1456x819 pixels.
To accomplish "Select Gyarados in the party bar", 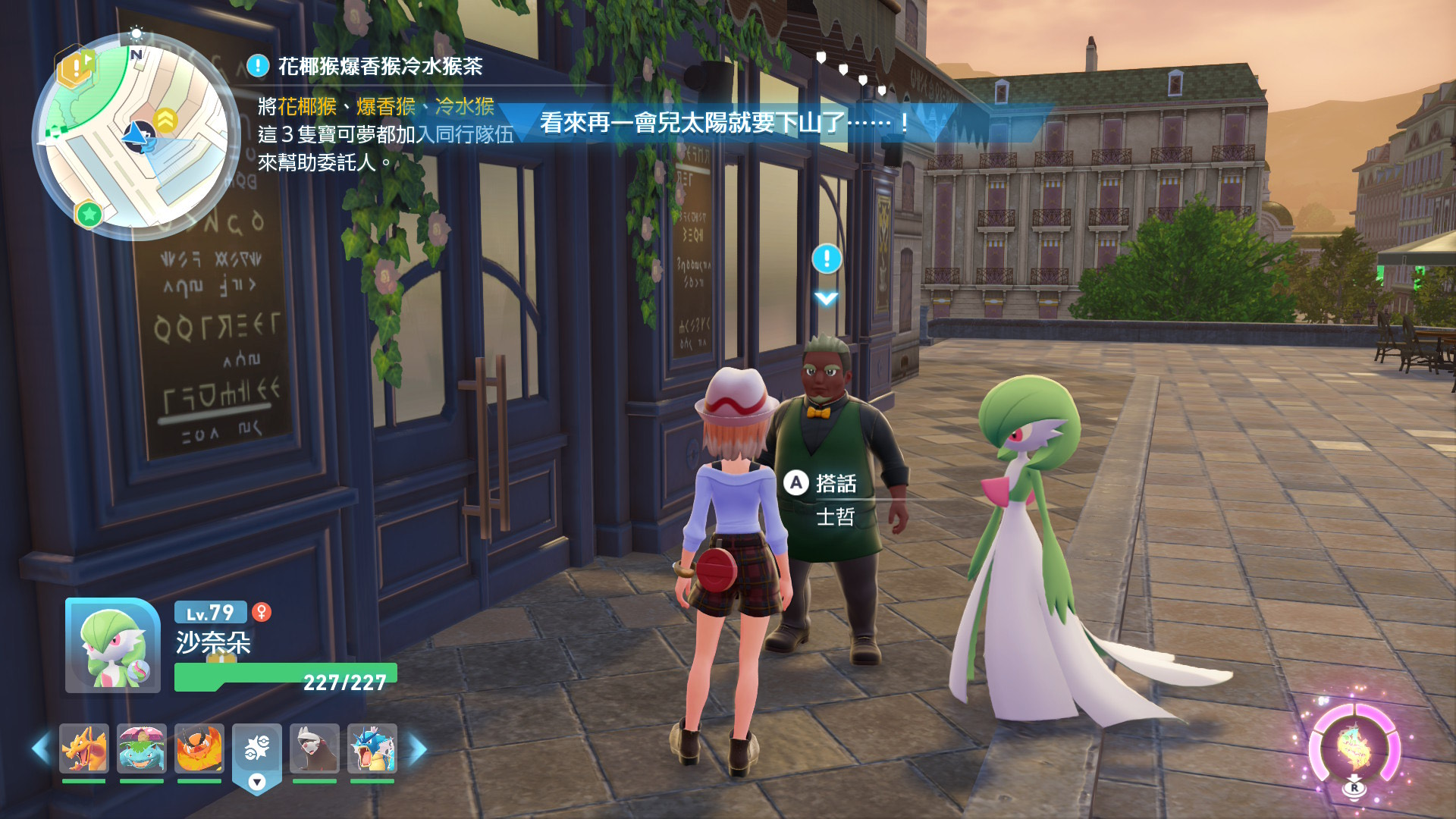I will (372, 748).
